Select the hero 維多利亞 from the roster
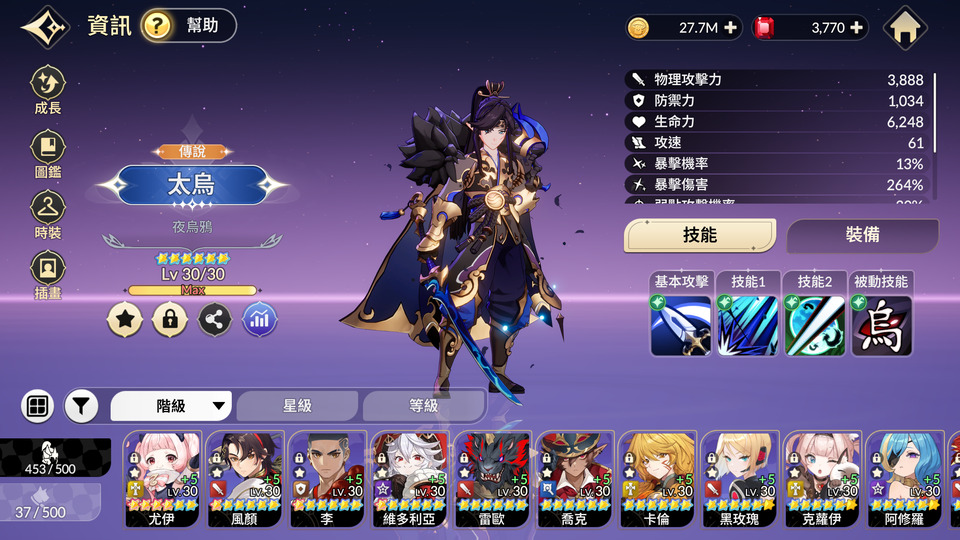The image size is (960, 540). (x=411, y=478)
